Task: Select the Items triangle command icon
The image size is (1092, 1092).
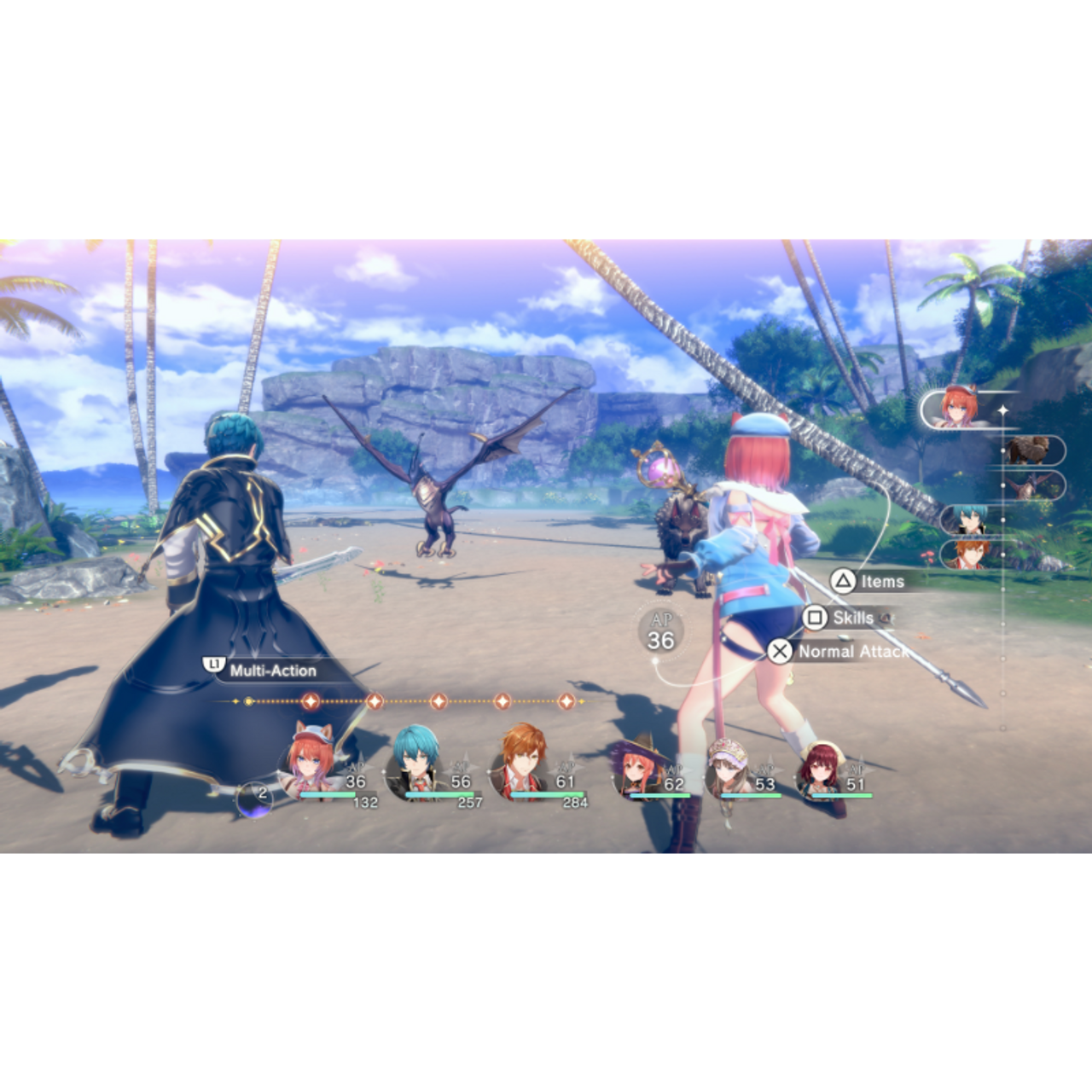Action: (x=842, y=582)
